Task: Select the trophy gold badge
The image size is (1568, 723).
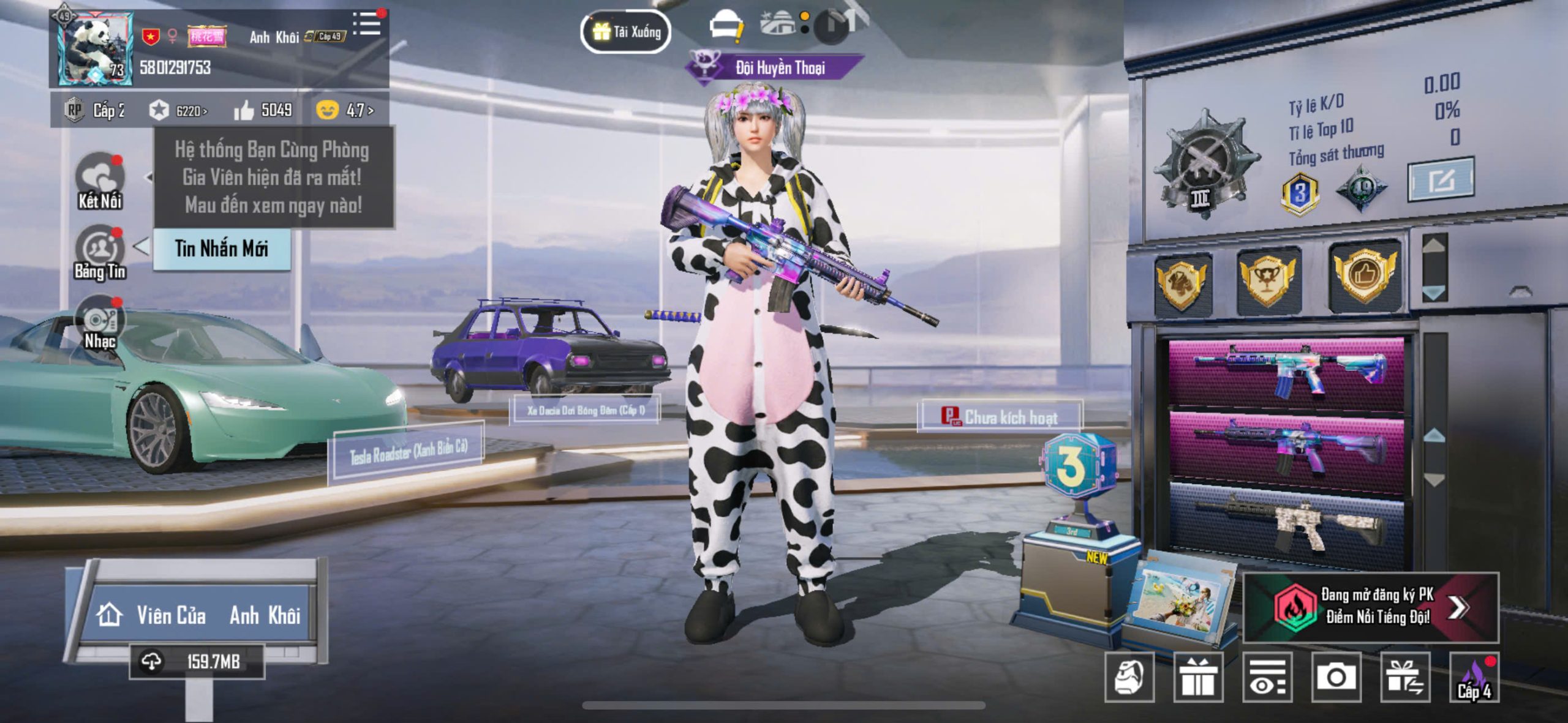Action: pyautogui.click(x=1267, y=279)
